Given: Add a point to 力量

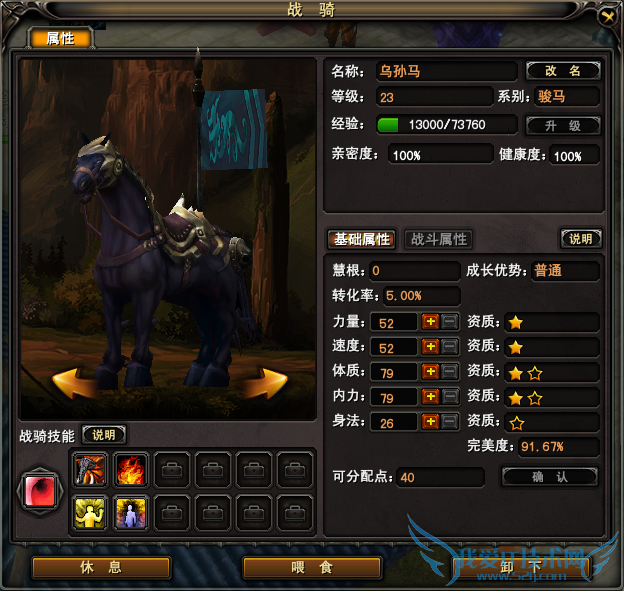Looking at the screenshot, I should coord(430,322).
